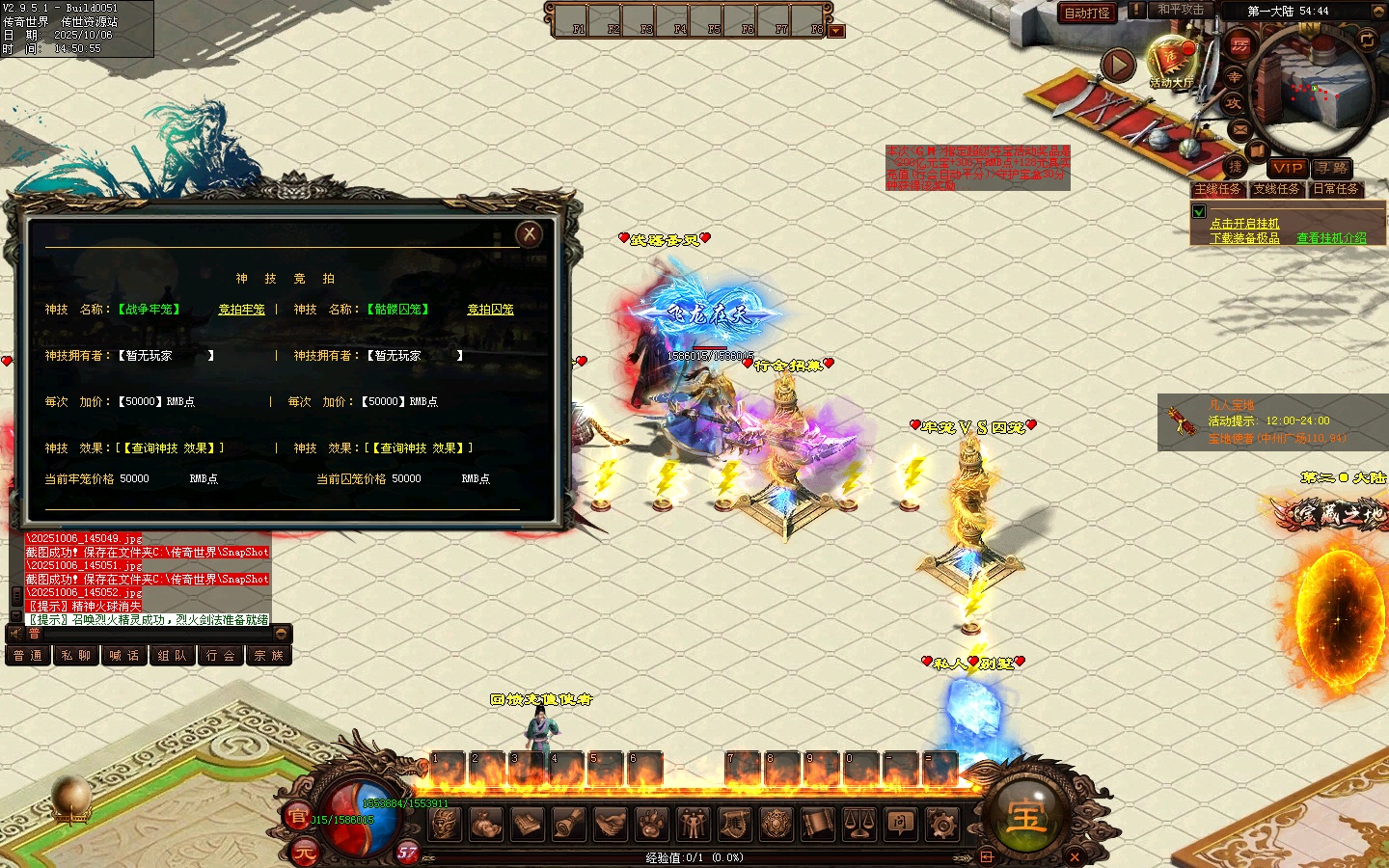Open the 活动大厅 activity hall icon
The width and height of the screenshot is (1389, 868).
pyautogui.click(x=1171, y=62)
